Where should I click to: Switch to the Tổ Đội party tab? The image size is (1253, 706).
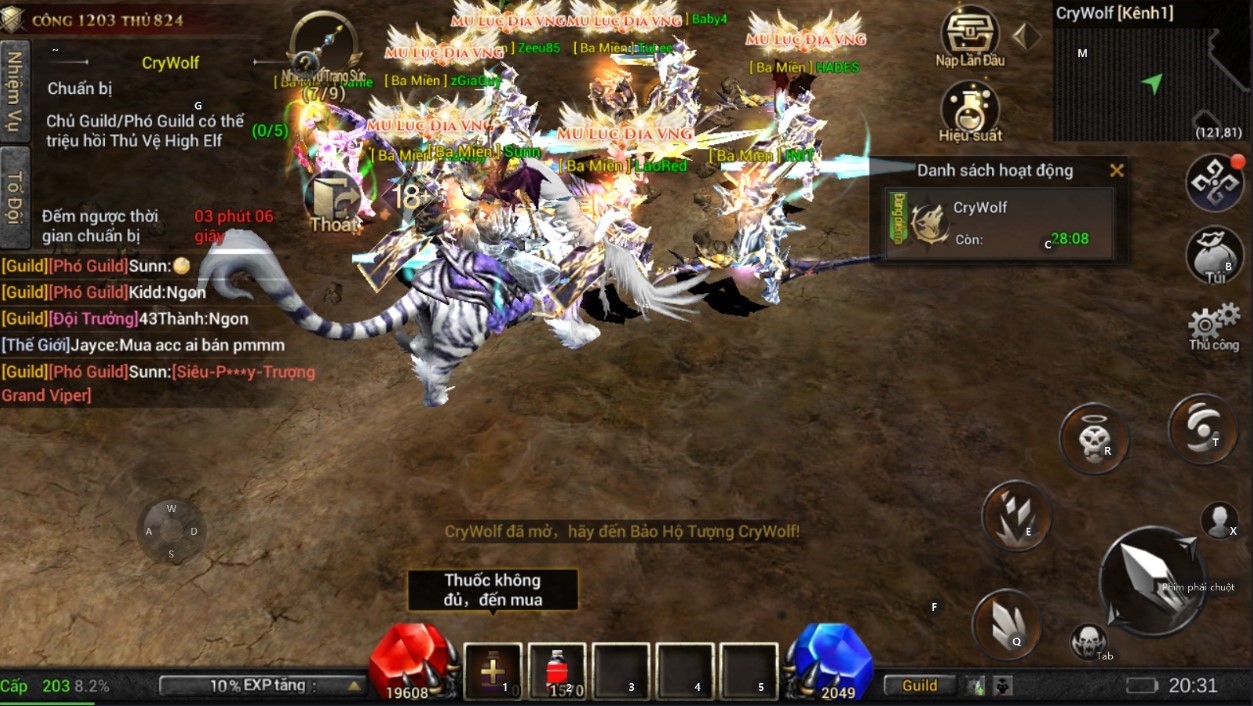point(15,196)
